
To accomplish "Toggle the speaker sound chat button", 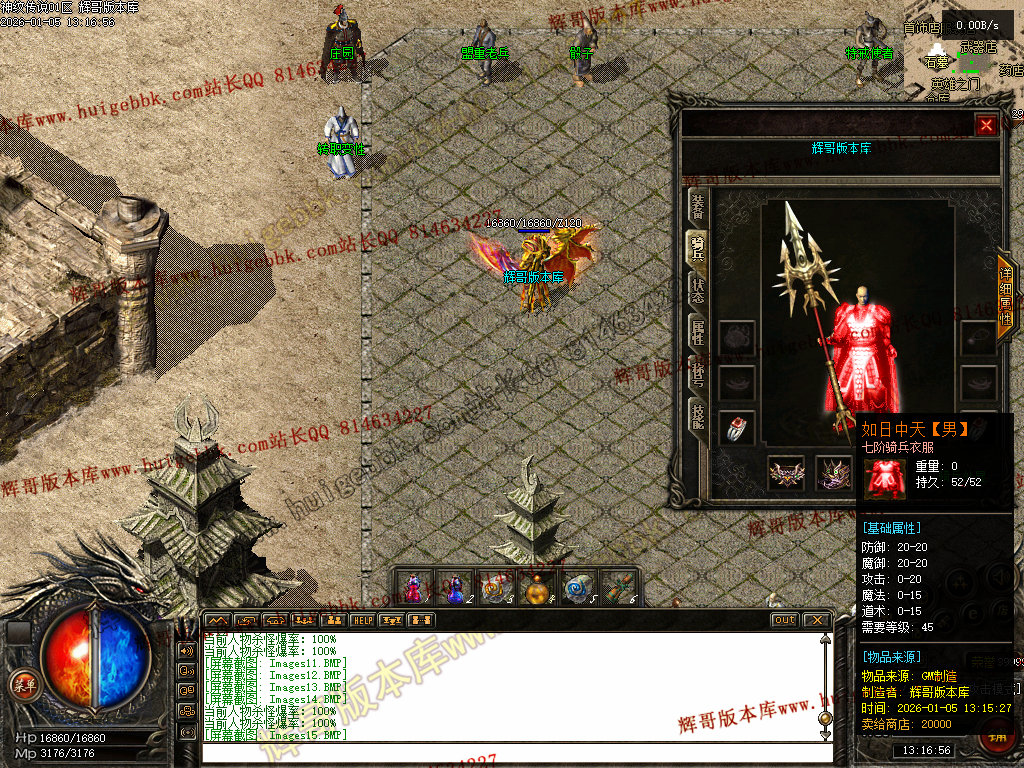I will [x=187, y=649].
